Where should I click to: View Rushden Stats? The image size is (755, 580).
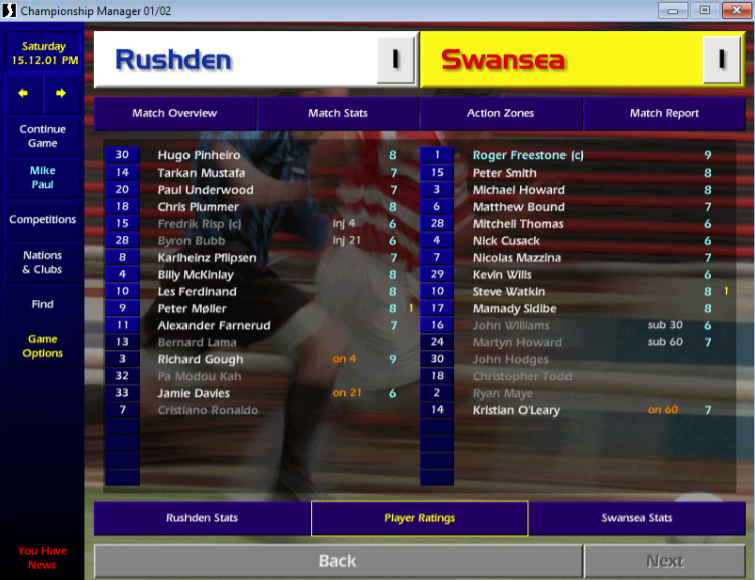click(202, 518)
